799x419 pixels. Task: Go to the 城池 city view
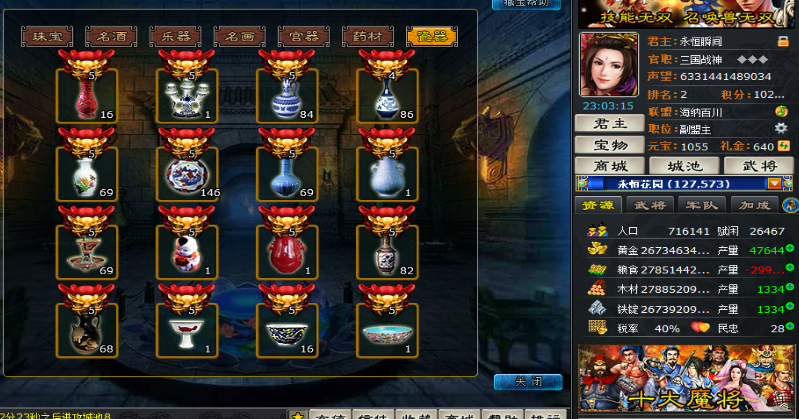pos(683,165)
